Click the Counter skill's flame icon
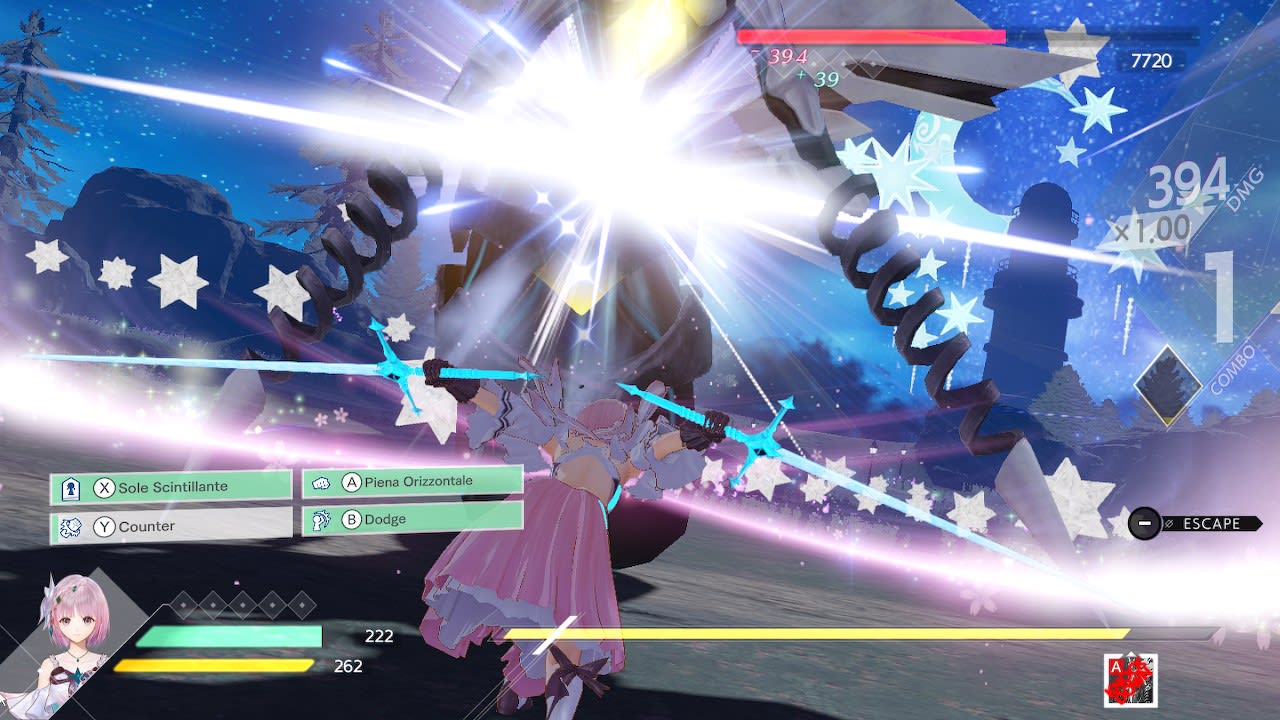This screenshot has width=1280, height=720. (x=71, y=525)
